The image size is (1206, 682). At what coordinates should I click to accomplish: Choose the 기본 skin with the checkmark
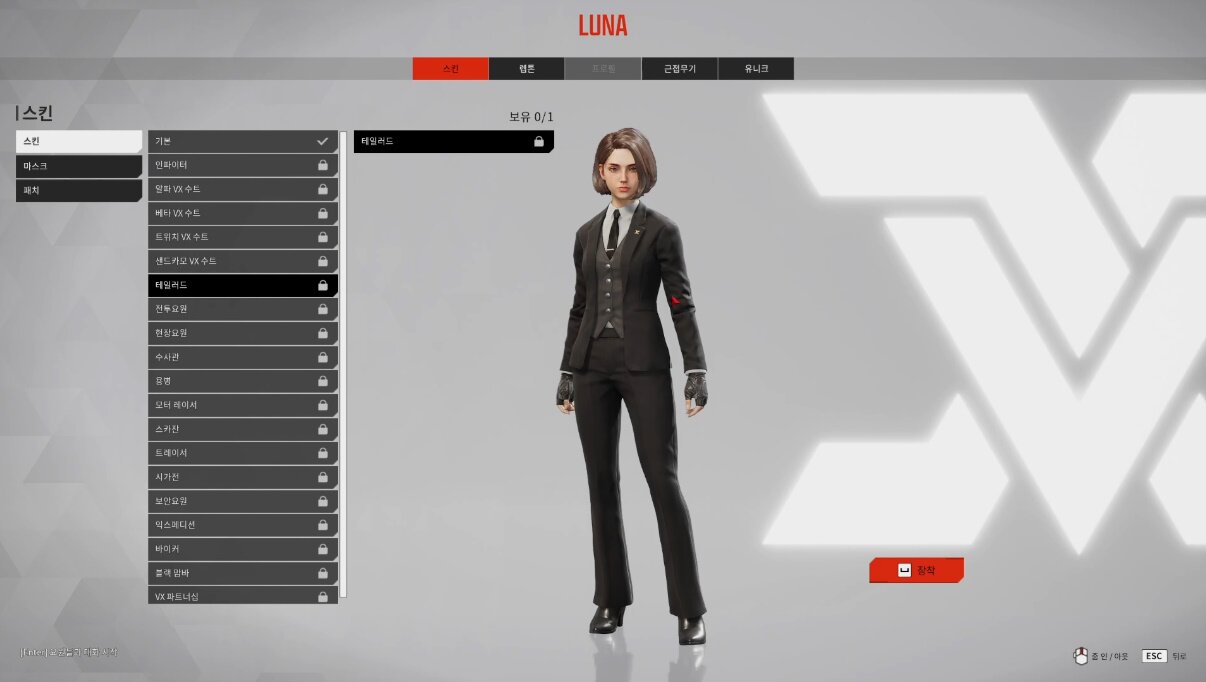pos(242,141)
